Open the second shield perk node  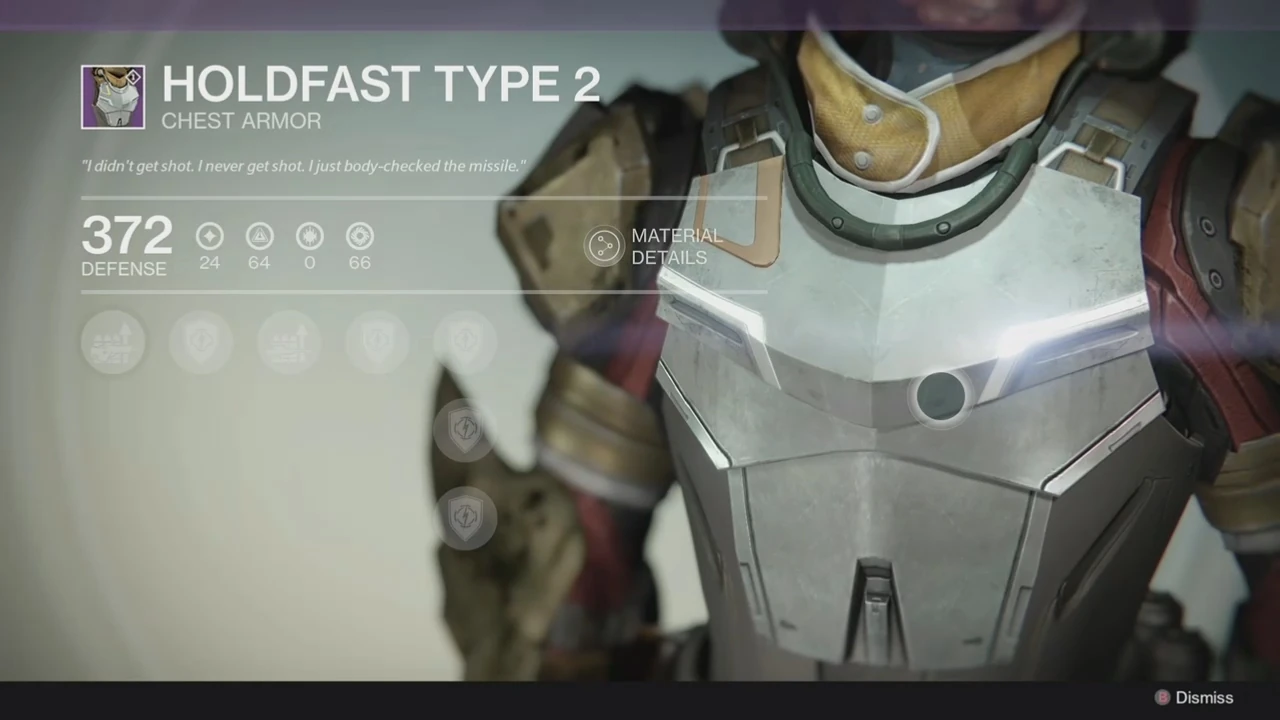[x=201, y=341]
